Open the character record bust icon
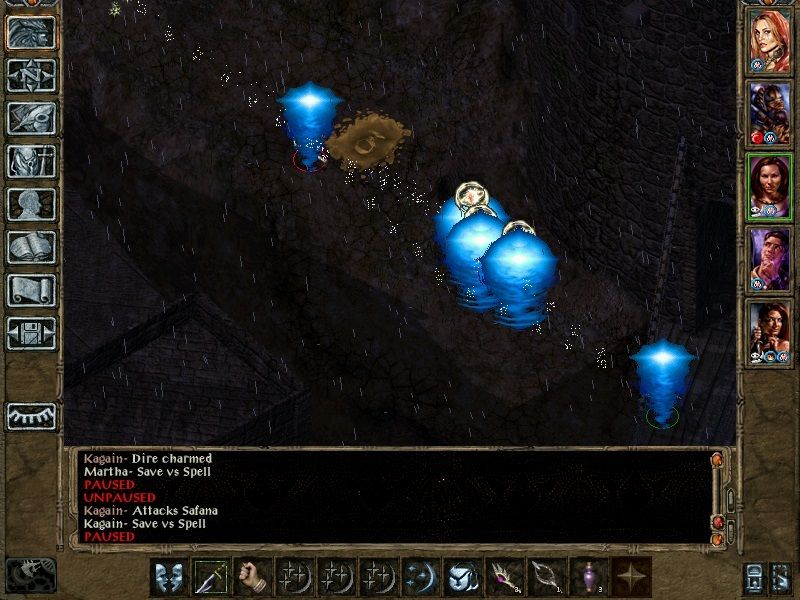Screen dimensions: 800x600 [x=31, y=204]
